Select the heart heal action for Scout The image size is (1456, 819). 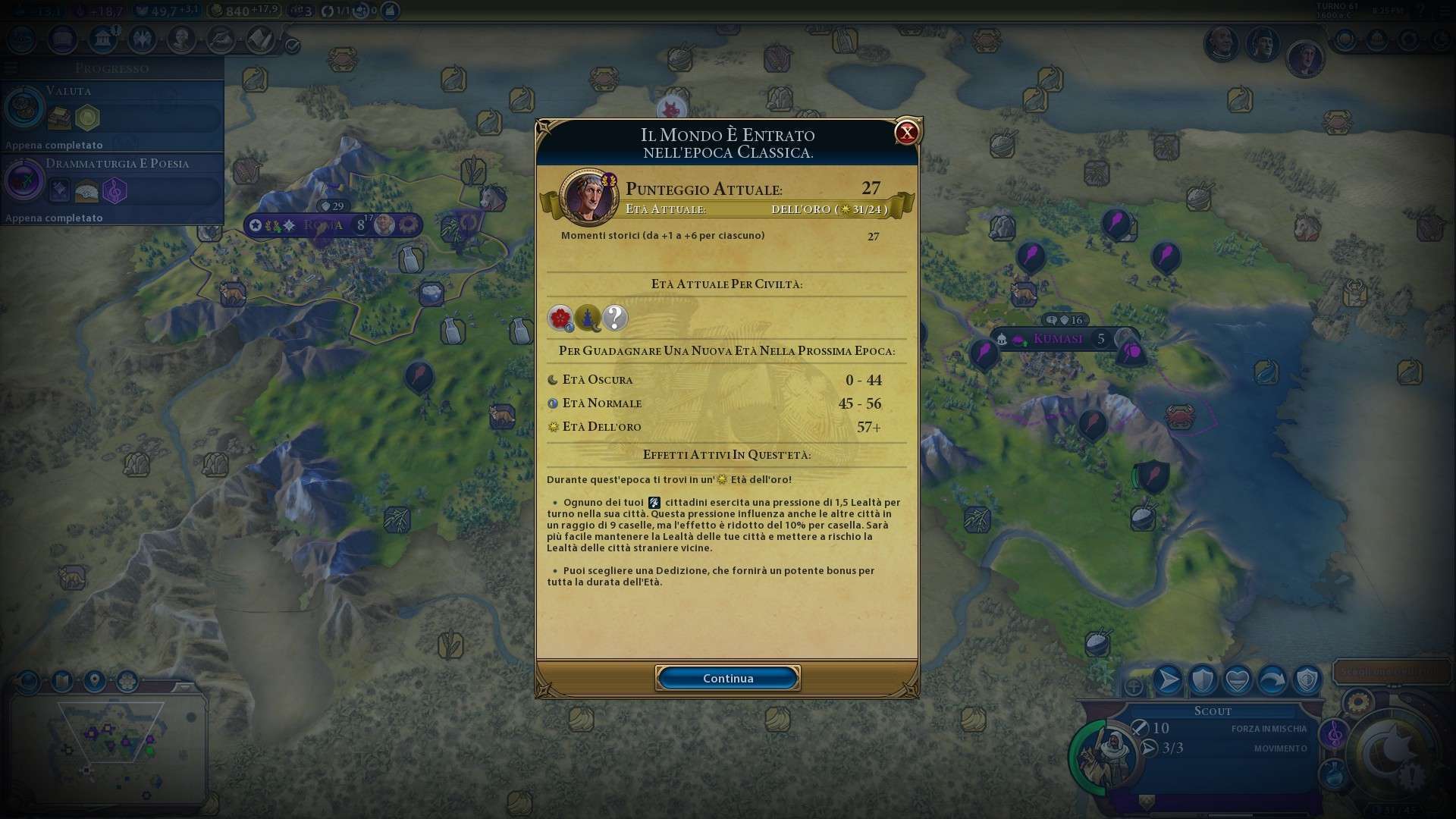[x=1238, y=680]
